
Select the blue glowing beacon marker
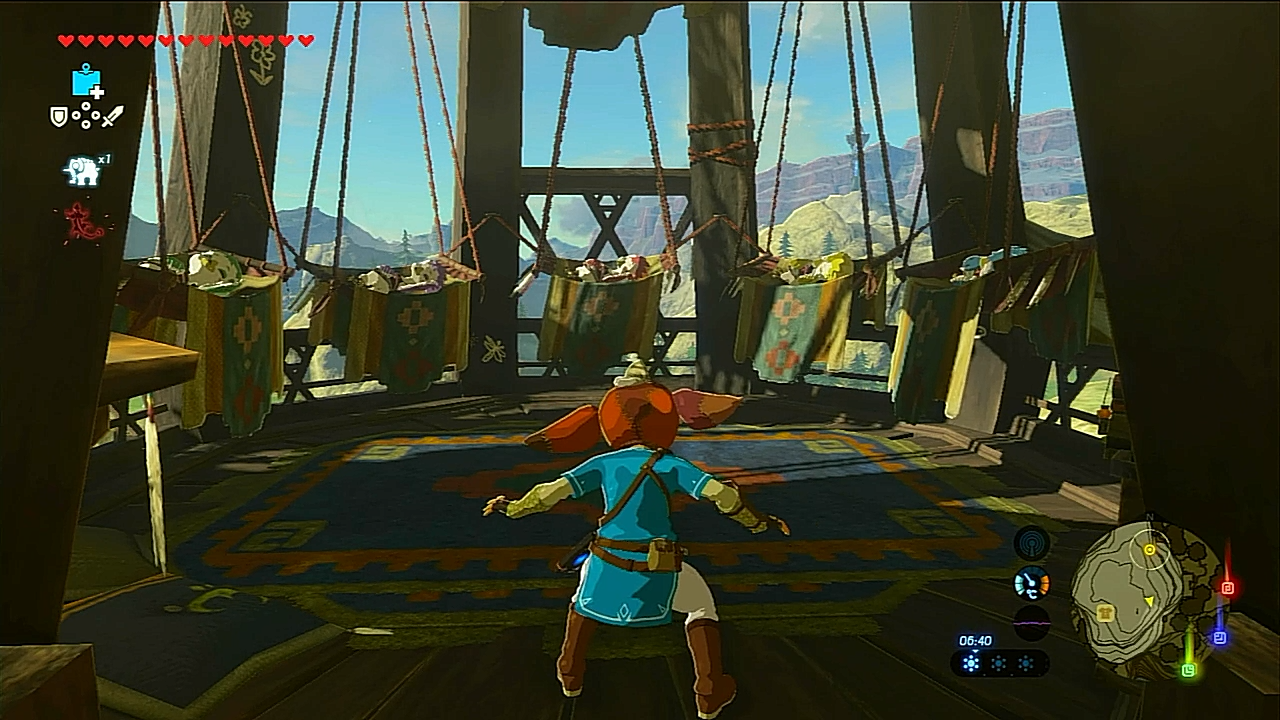coord(1219,636)
